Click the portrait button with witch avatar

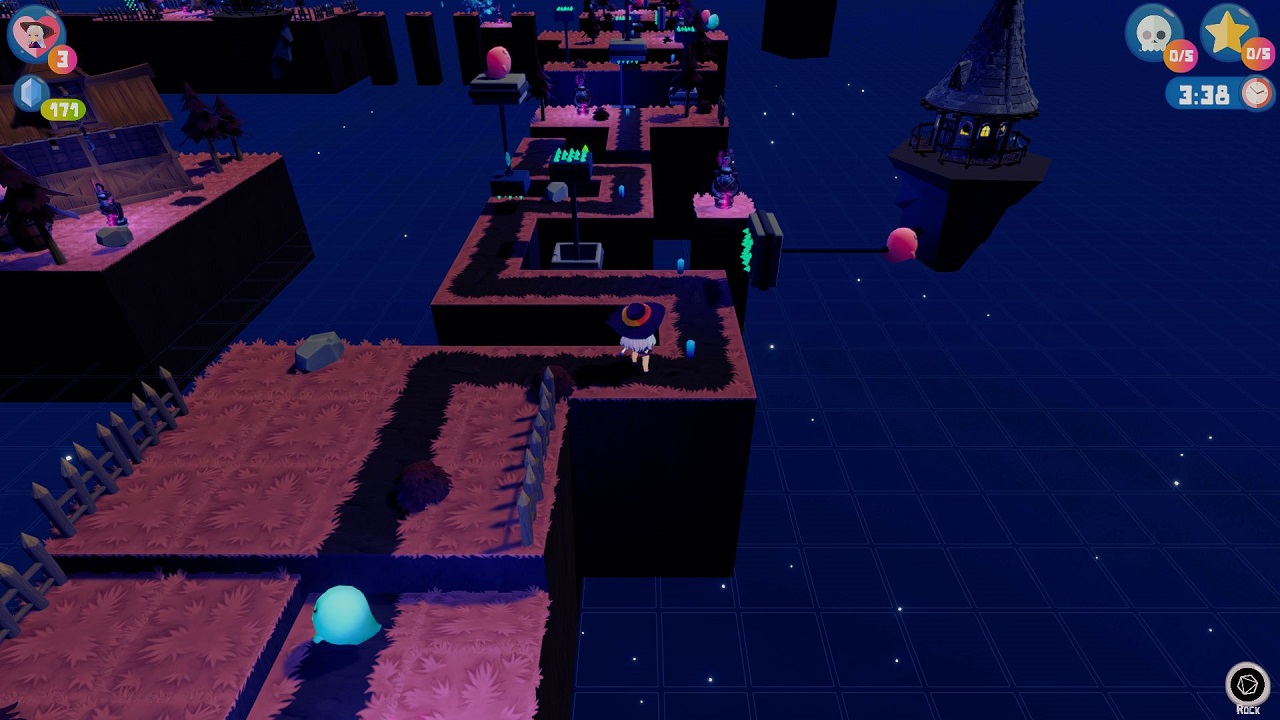click(x=33, y=33)
